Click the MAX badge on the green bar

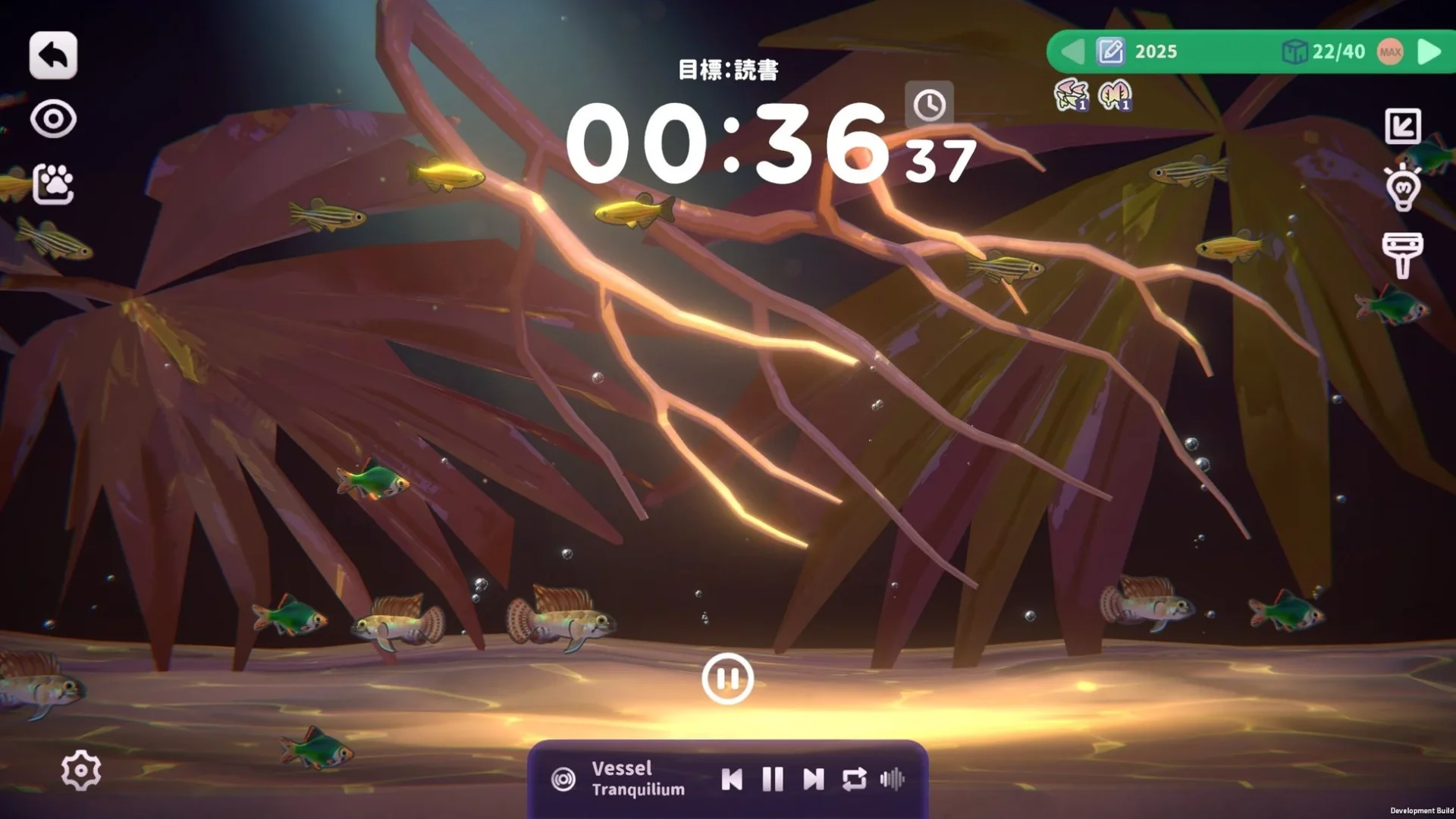click(x=1389, y=52)
